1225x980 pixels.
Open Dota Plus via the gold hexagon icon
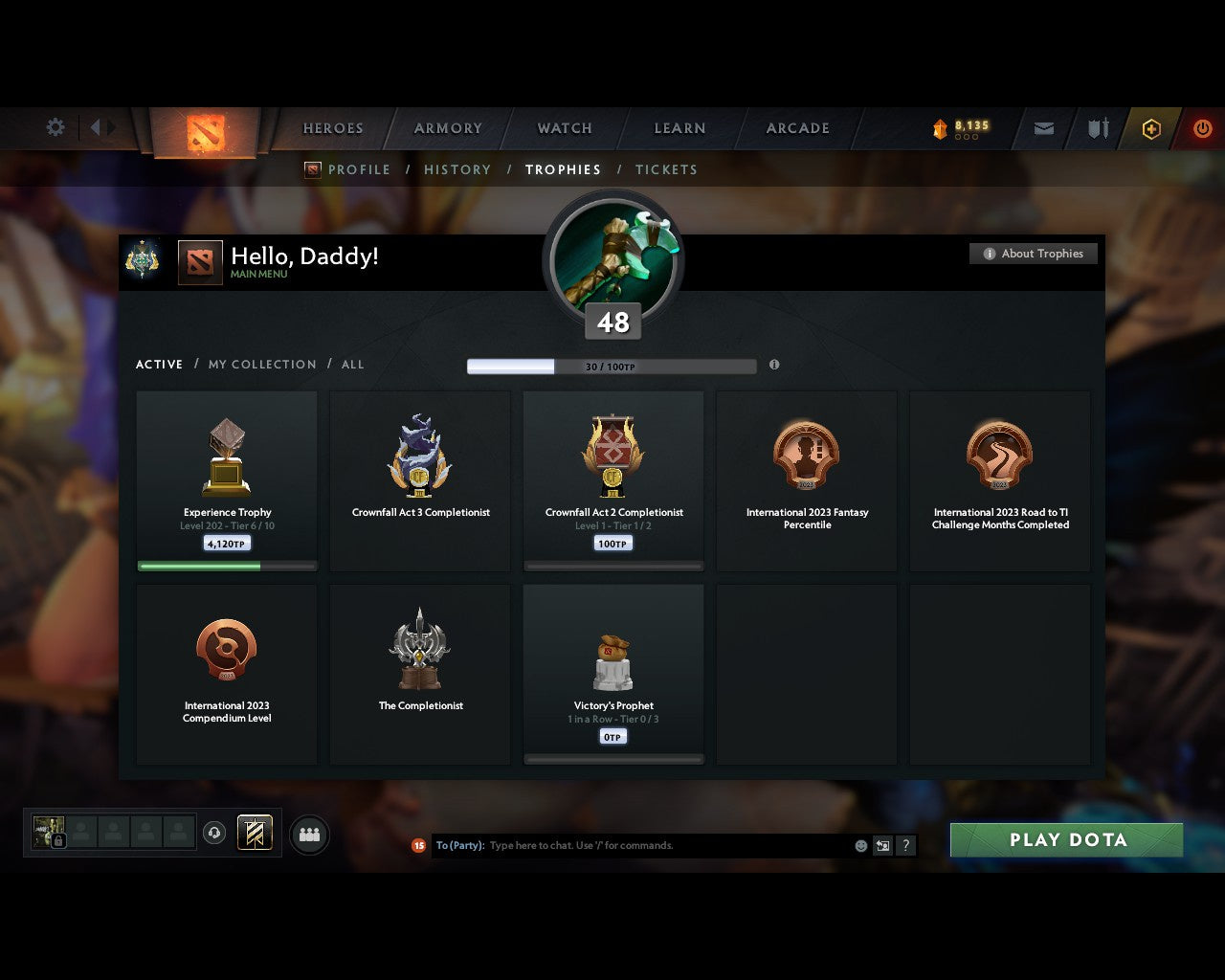pyautogui.click(x=1151, y=128)
